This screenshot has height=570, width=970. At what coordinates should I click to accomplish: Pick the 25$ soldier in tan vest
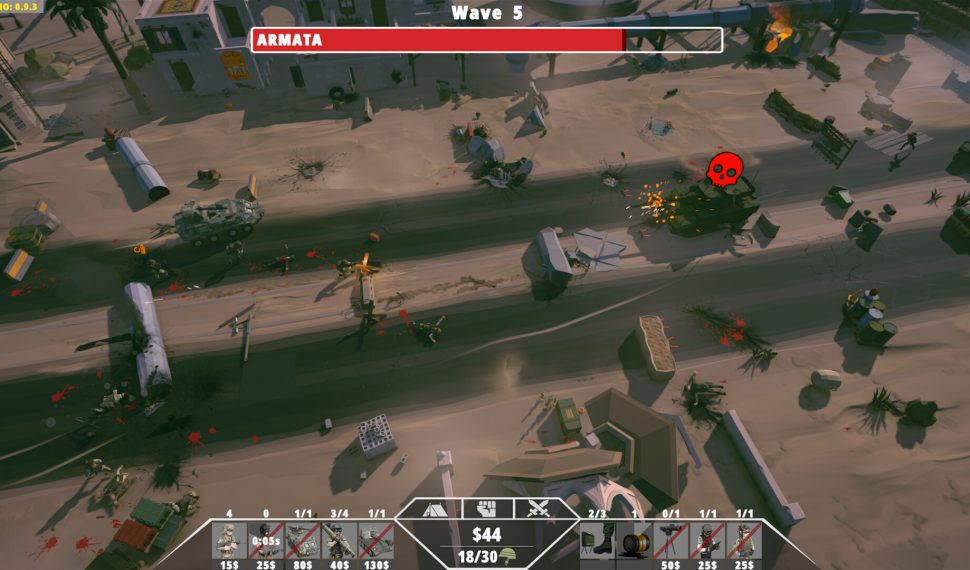743,541
